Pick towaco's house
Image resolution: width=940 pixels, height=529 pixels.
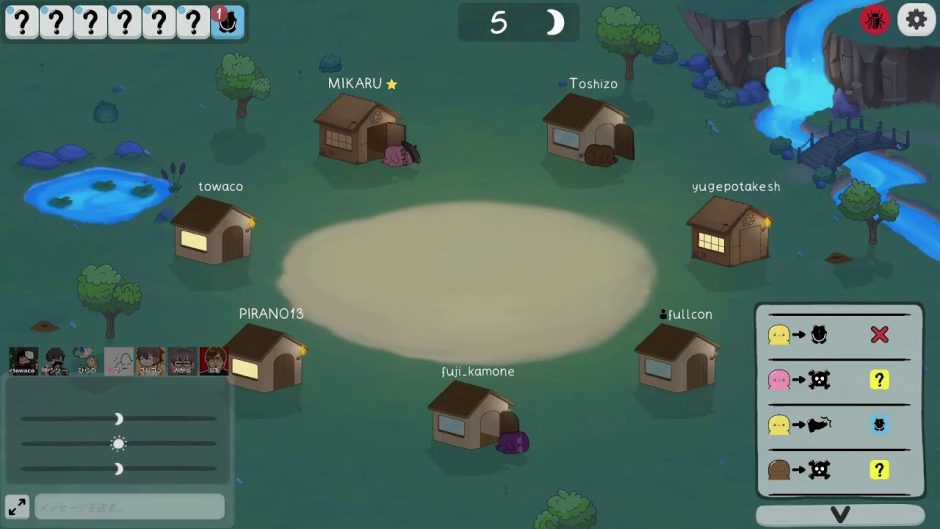[x=211, y=230]
